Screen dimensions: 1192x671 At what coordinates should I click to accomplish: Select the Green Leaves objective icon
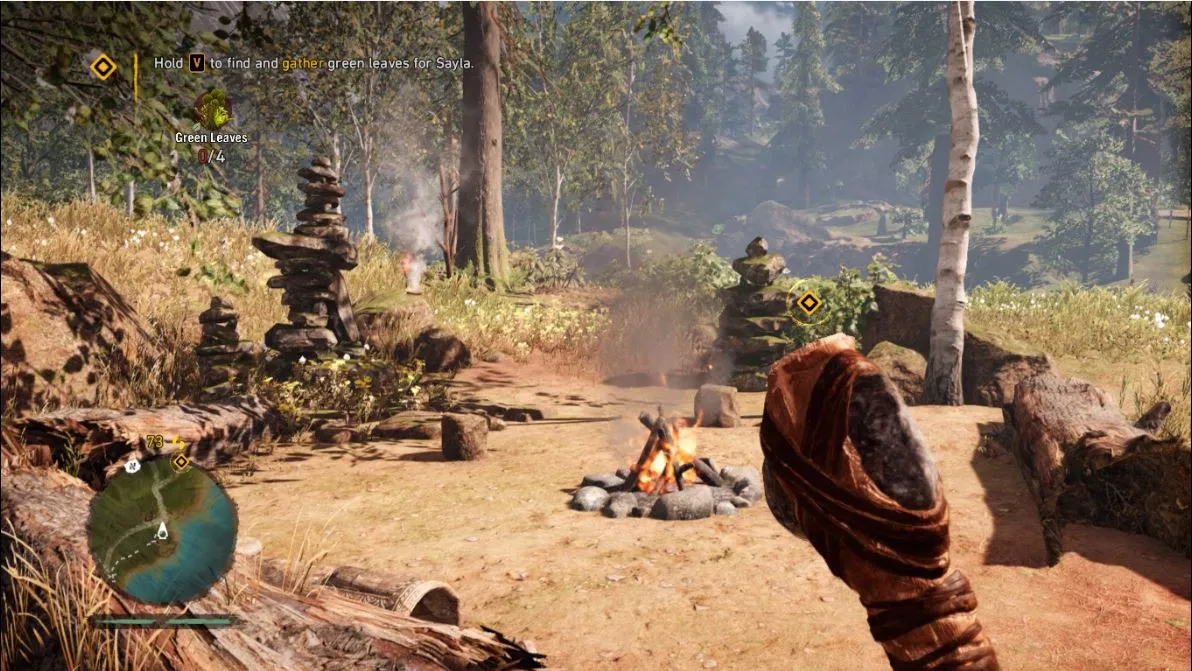coord(212,109)
